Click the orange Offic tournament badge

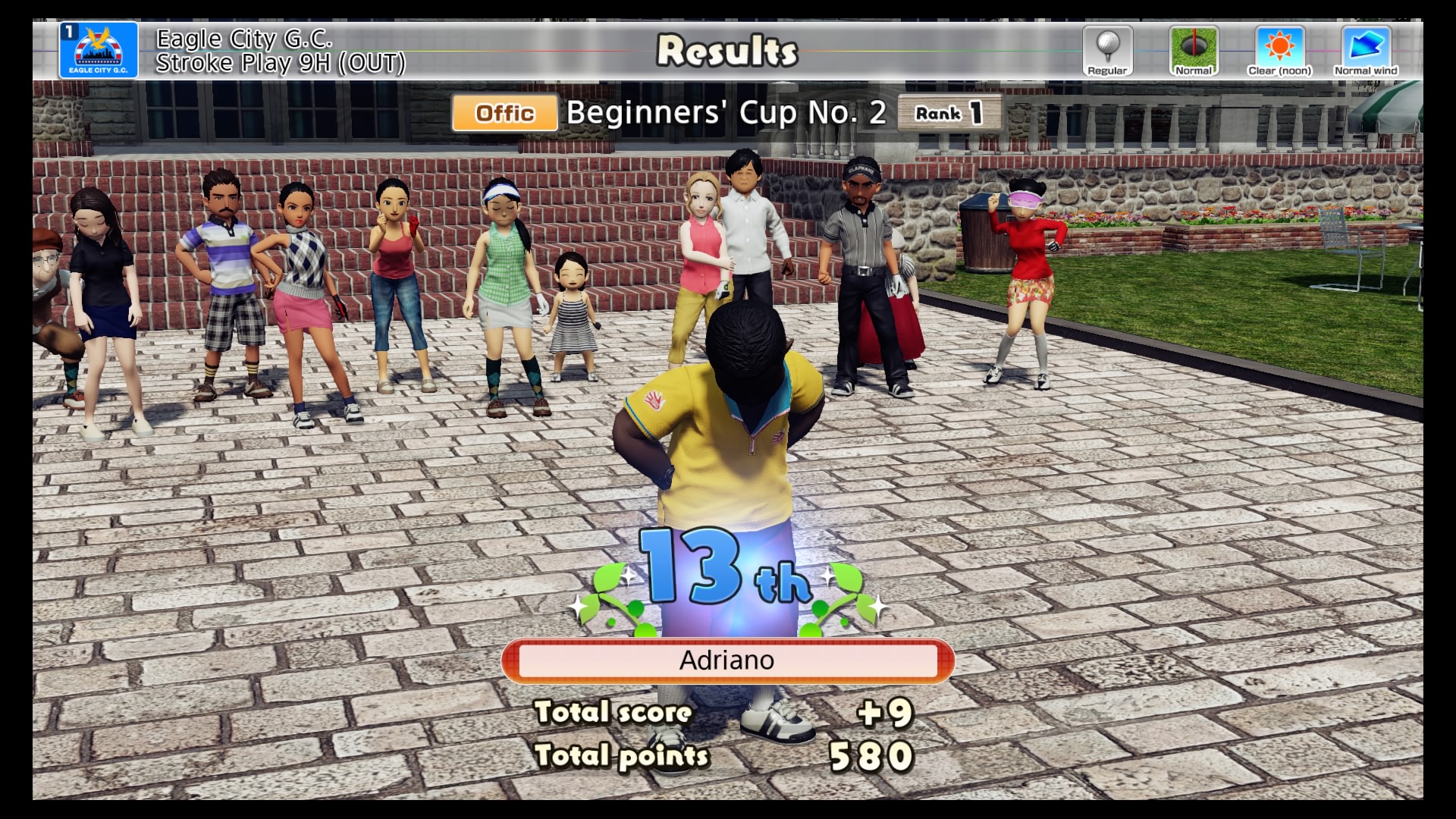pos(505,113)
